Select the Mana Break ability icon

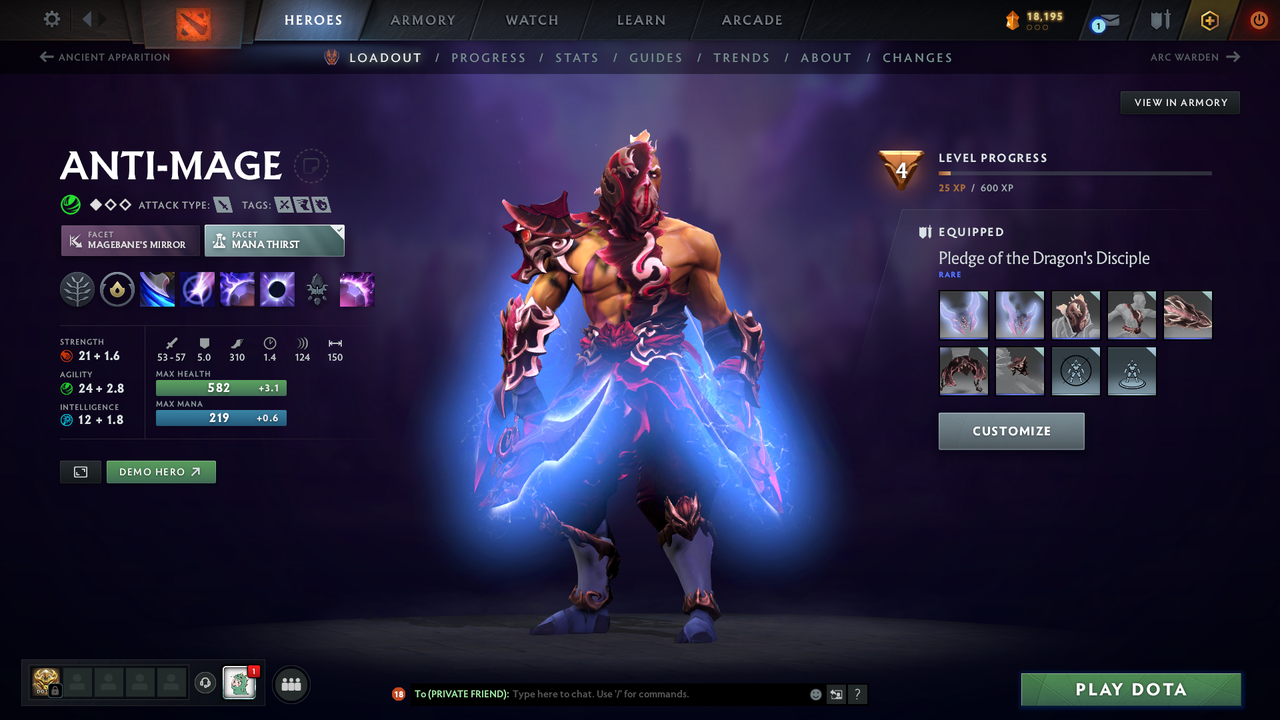click(x=157, y=289)
